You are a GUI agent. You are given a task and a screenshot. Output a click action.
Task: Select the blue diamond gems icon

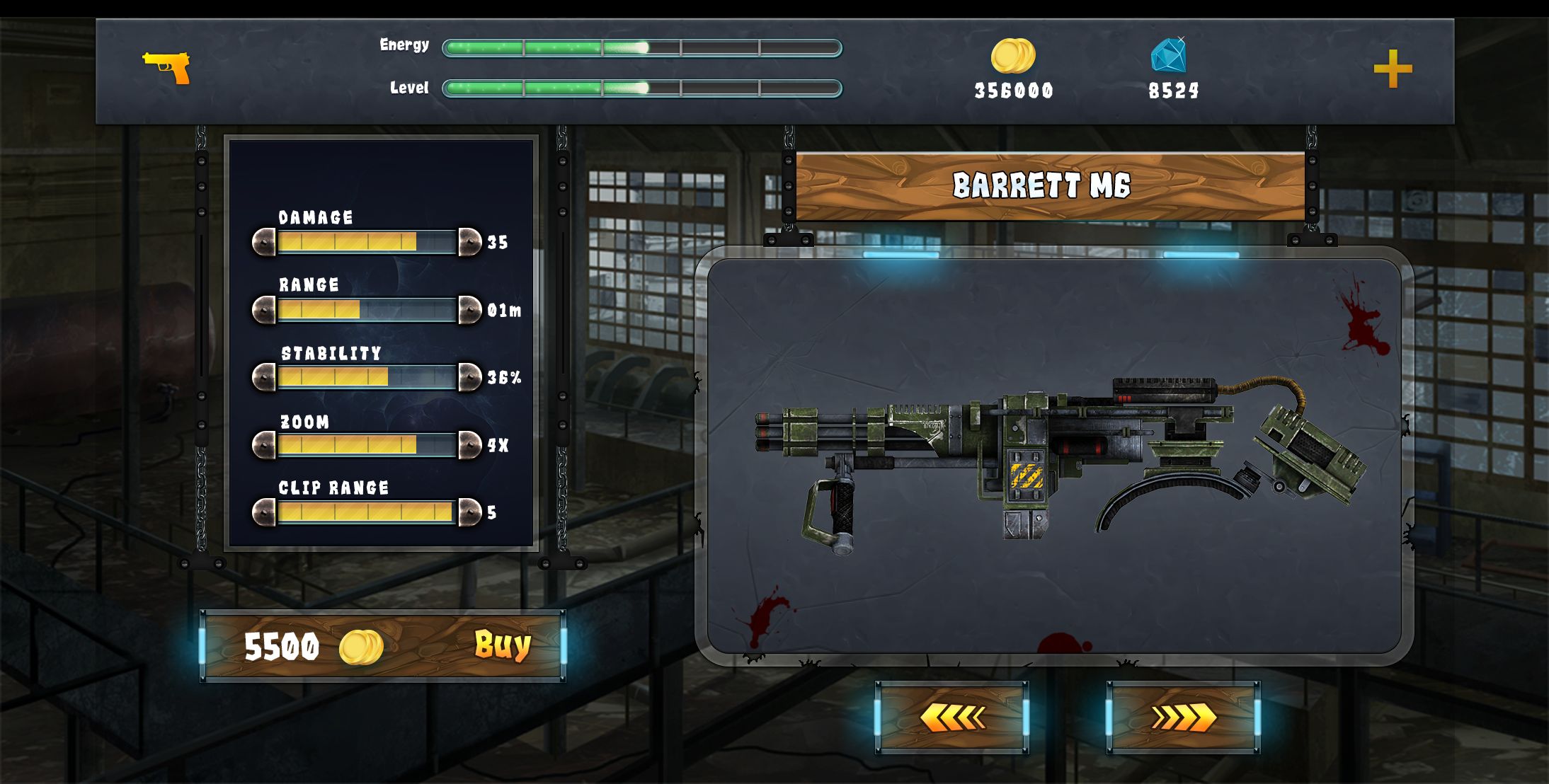click(x=1169, y=55)
